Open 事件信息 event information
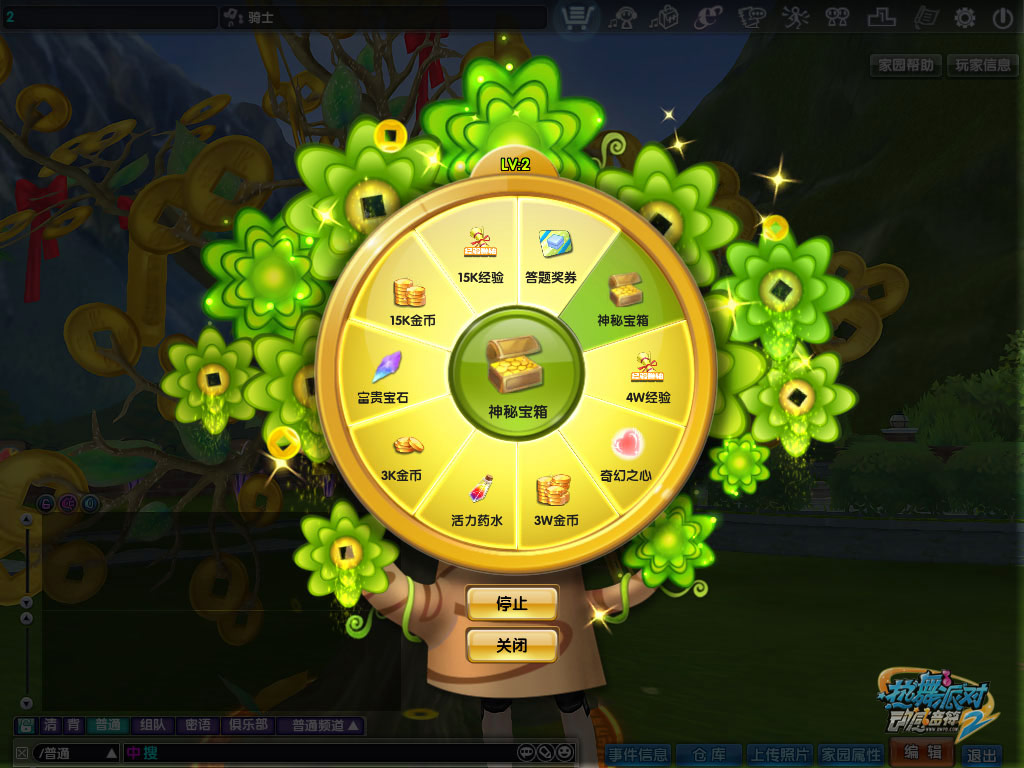The width and height of the screenshot is (1024, 768). coord(637,754)
